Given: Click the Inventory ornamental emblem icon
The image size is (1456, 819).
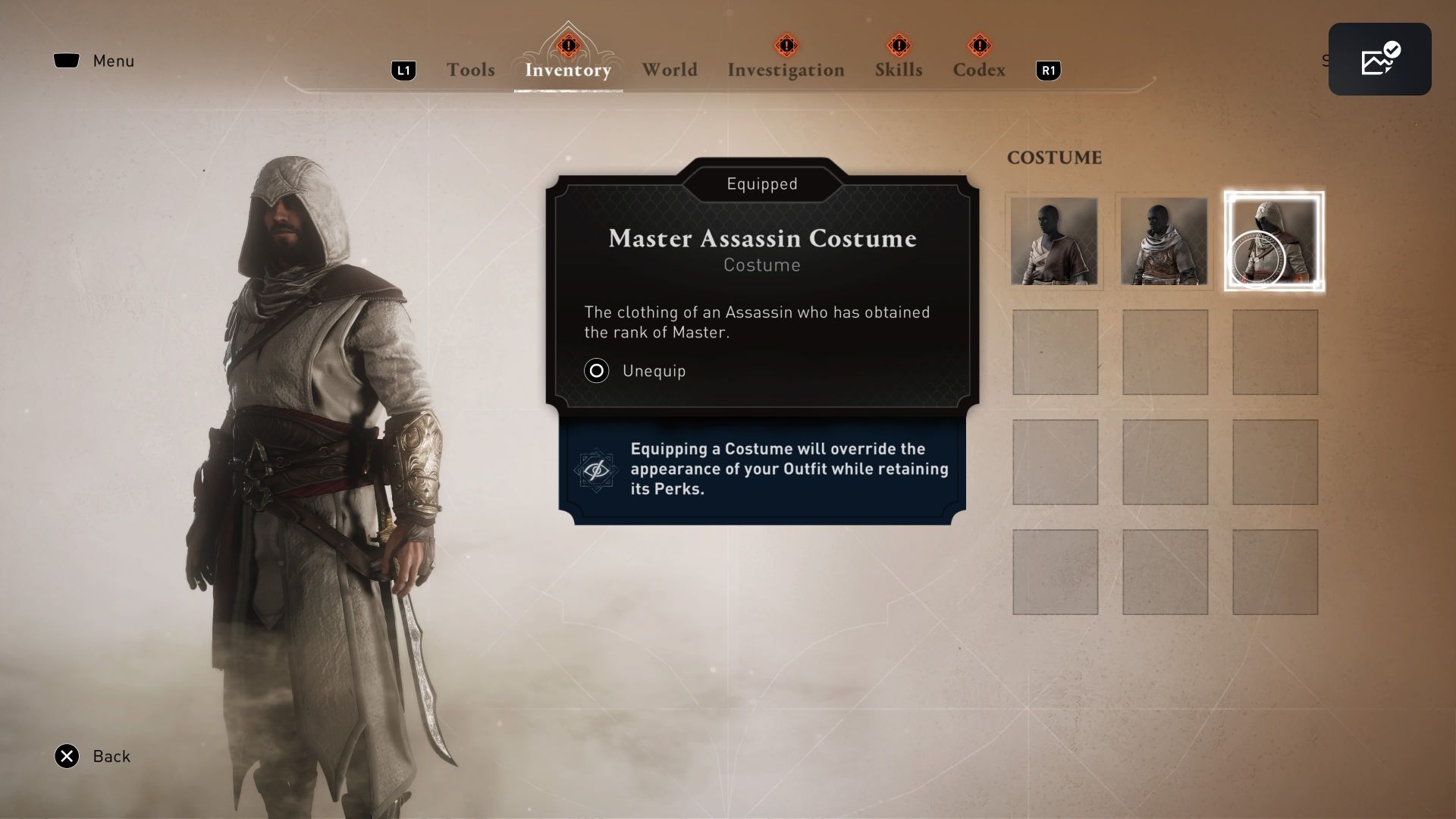Looking at the screenshot, I should tap(567, 47).
